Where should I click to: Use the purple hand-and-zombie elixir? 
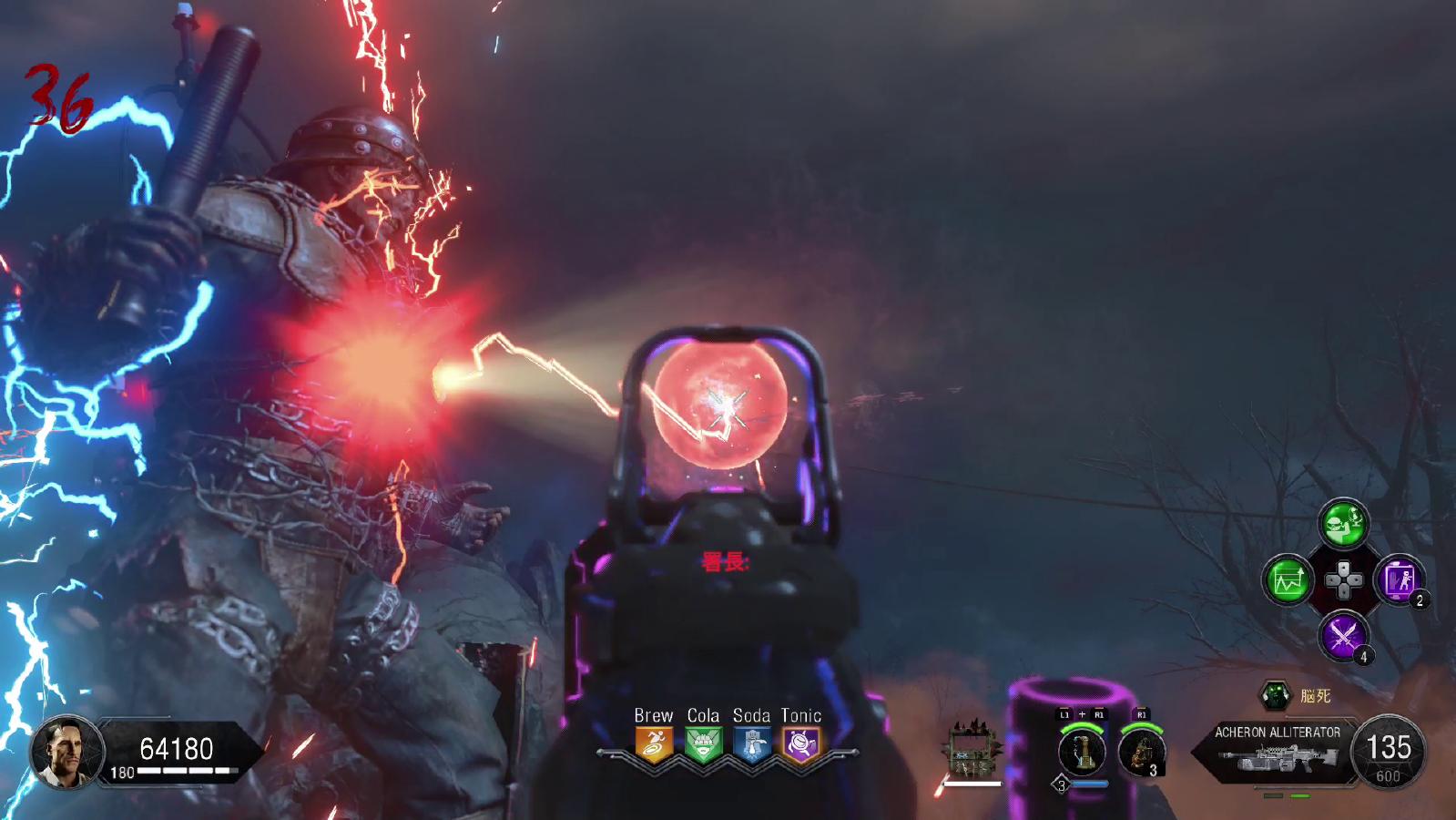tap(1398, 579)
